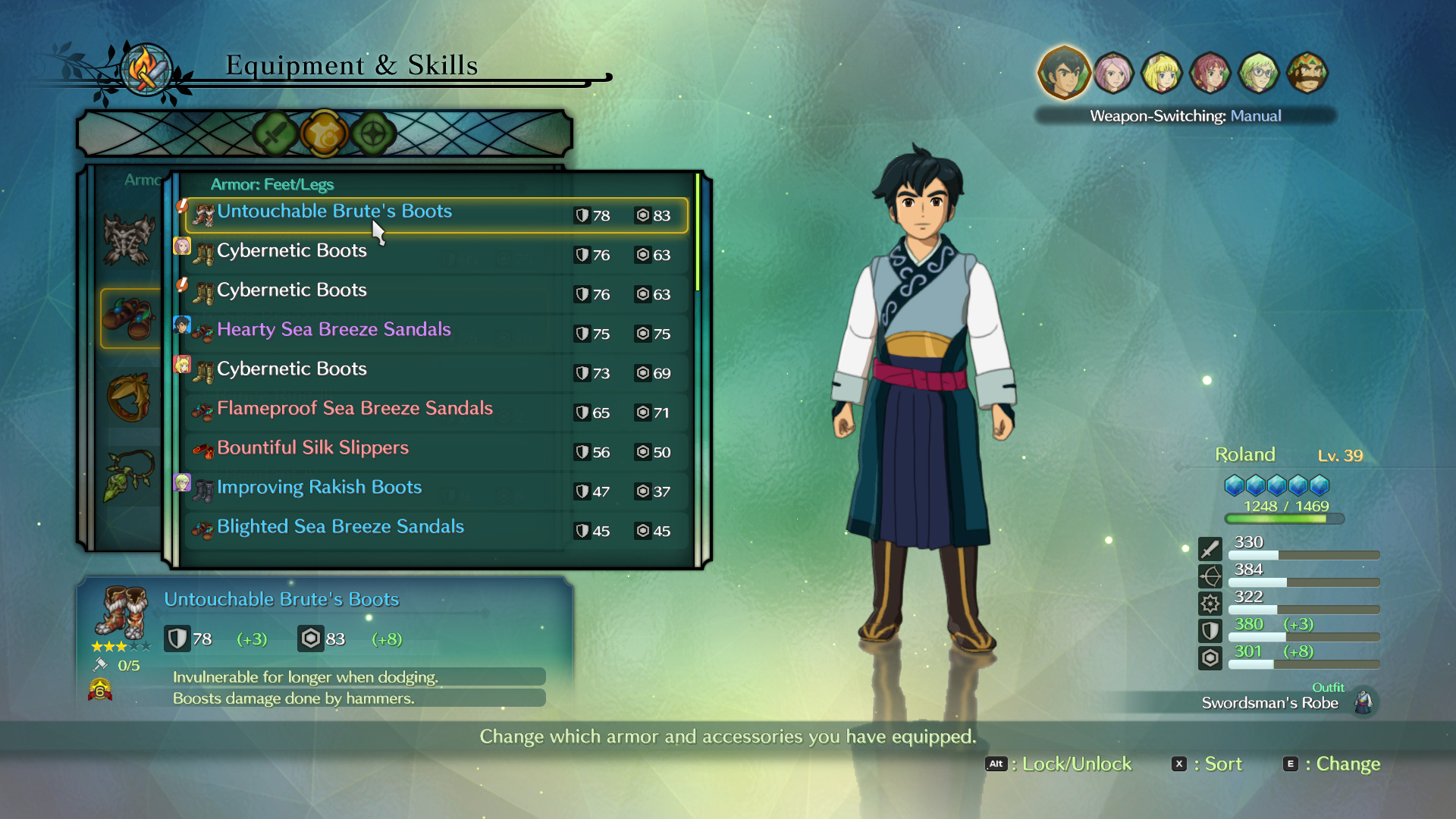The image size is (1456, 819).
Task: Pick the Blighted Sea Breeze Sandals
Action: pos(436,529)
